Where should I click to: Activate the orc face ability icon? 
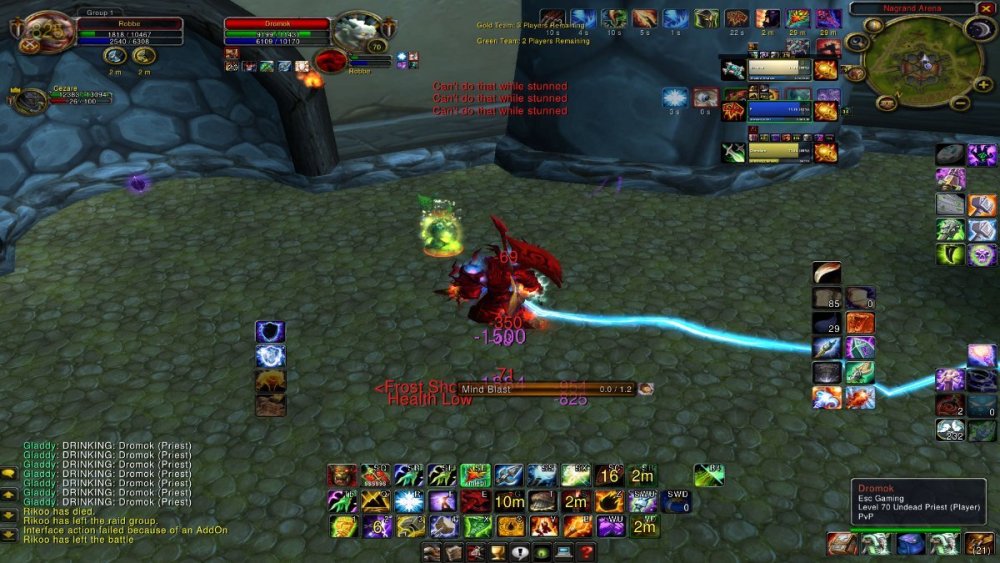tap(342, 476)
